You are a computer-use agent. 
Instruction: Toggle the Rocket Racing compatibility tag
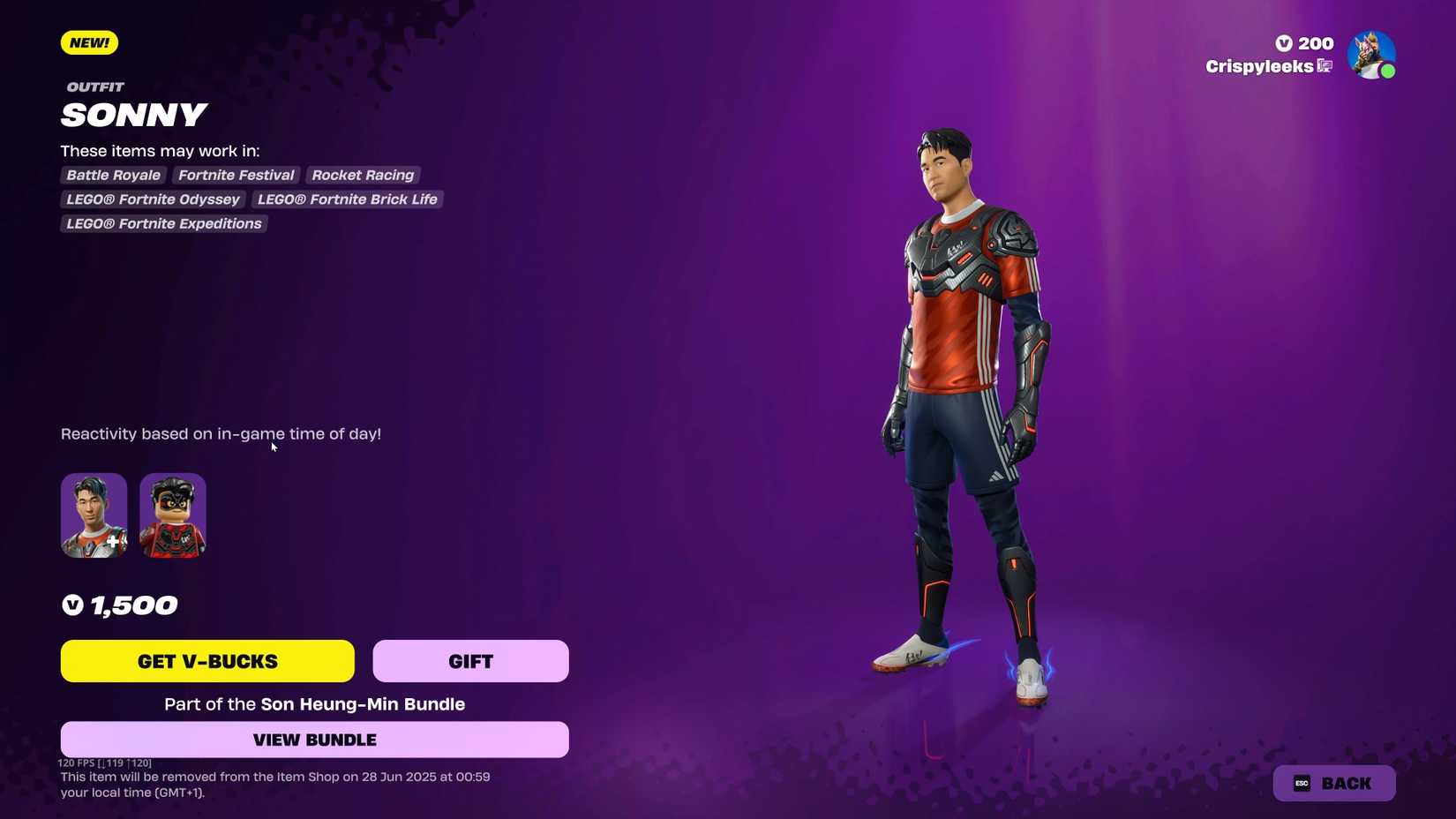click(362, 175)
